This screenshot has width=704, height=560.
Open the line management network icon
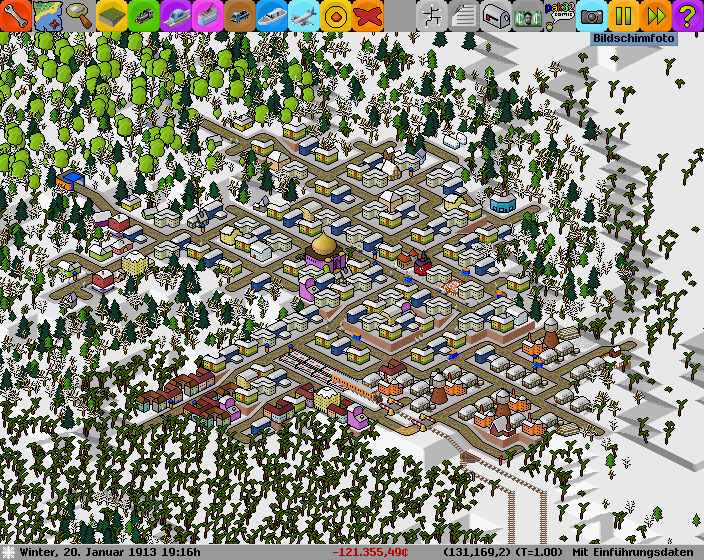tap(431, 15)
